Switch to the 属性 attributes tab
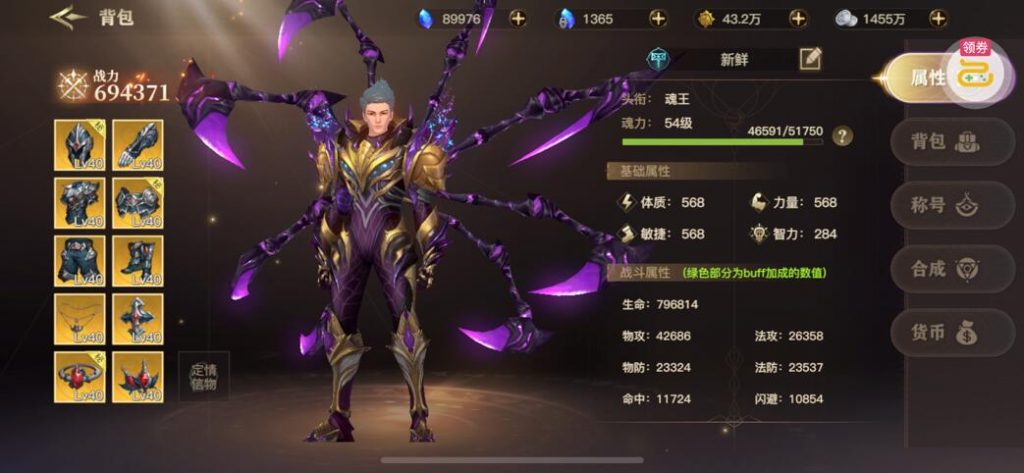The image size is (1024, 473). pos(927,78)
